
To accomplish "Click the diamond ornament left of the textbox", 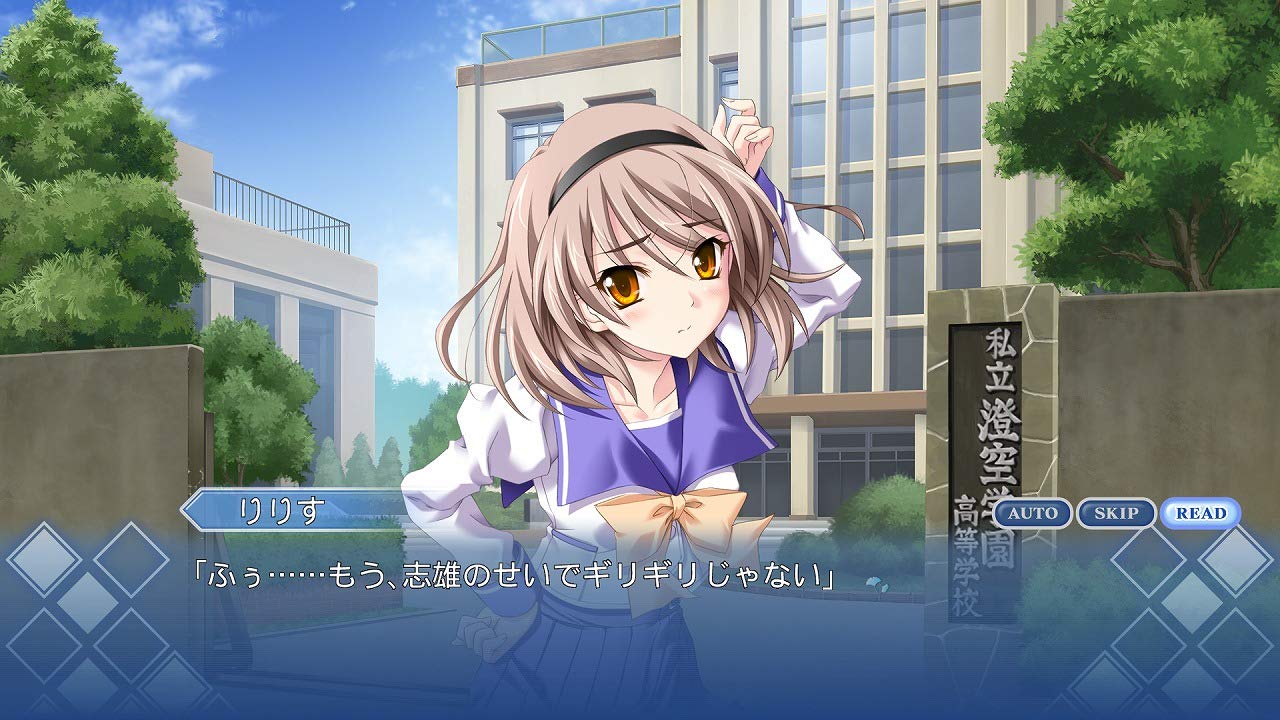I will point(45,560).
